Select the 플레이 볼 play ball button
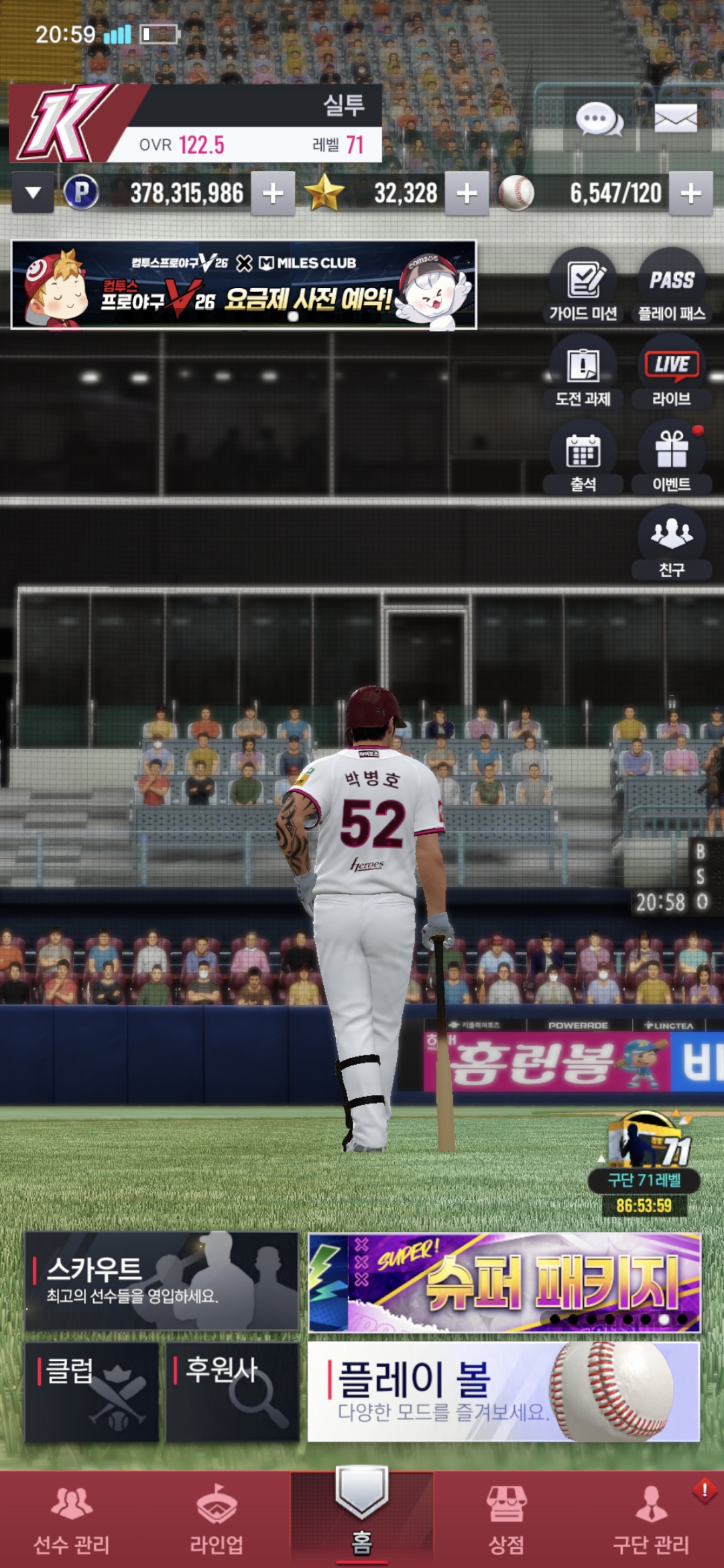 pyautogui.click(x=504, y=1392)
